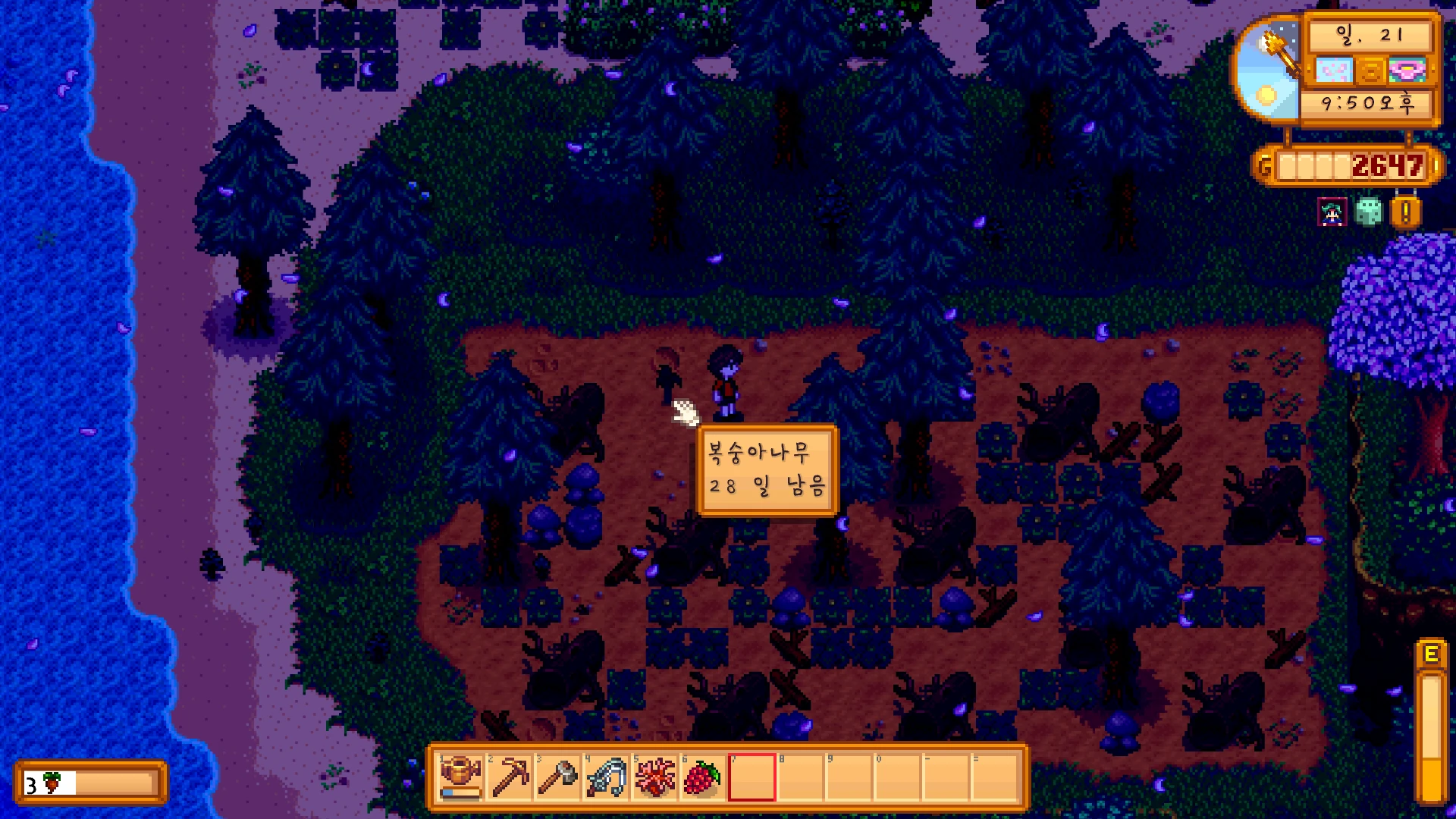The width and height of the screenshot is (1456, 819).
Task: Open the quest journal exclamation icon
Action: click(1405, 212)
